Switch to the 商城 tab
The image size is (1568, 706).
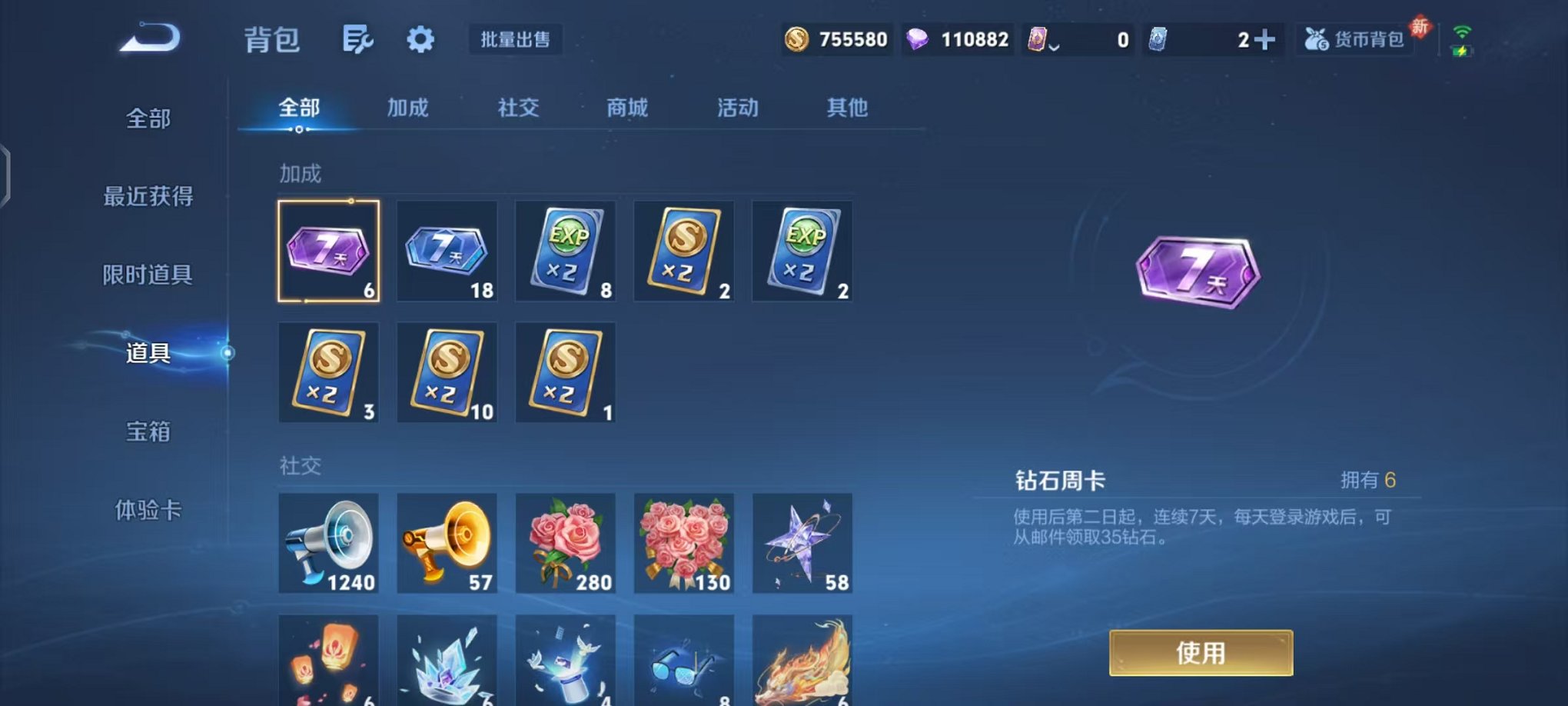tap(626, 108)
